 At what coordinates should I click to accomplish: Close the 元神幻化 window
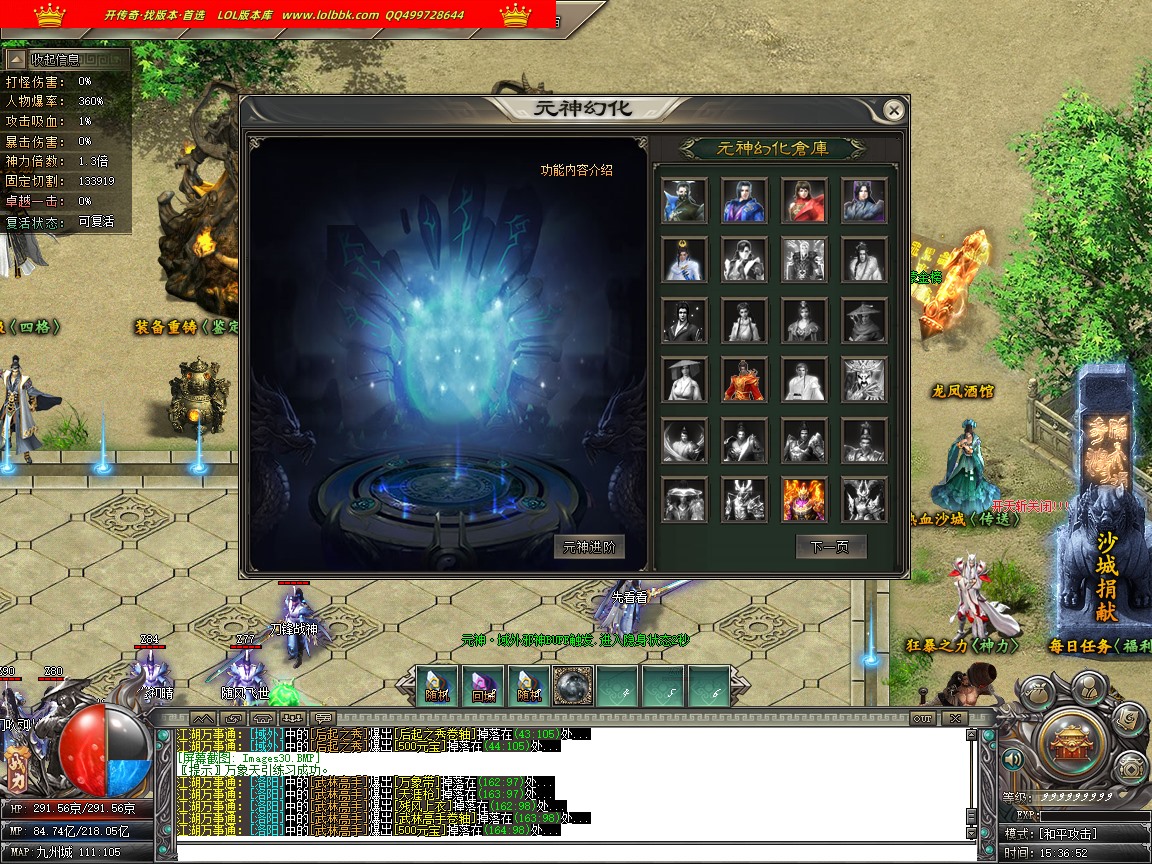(894, 110)
